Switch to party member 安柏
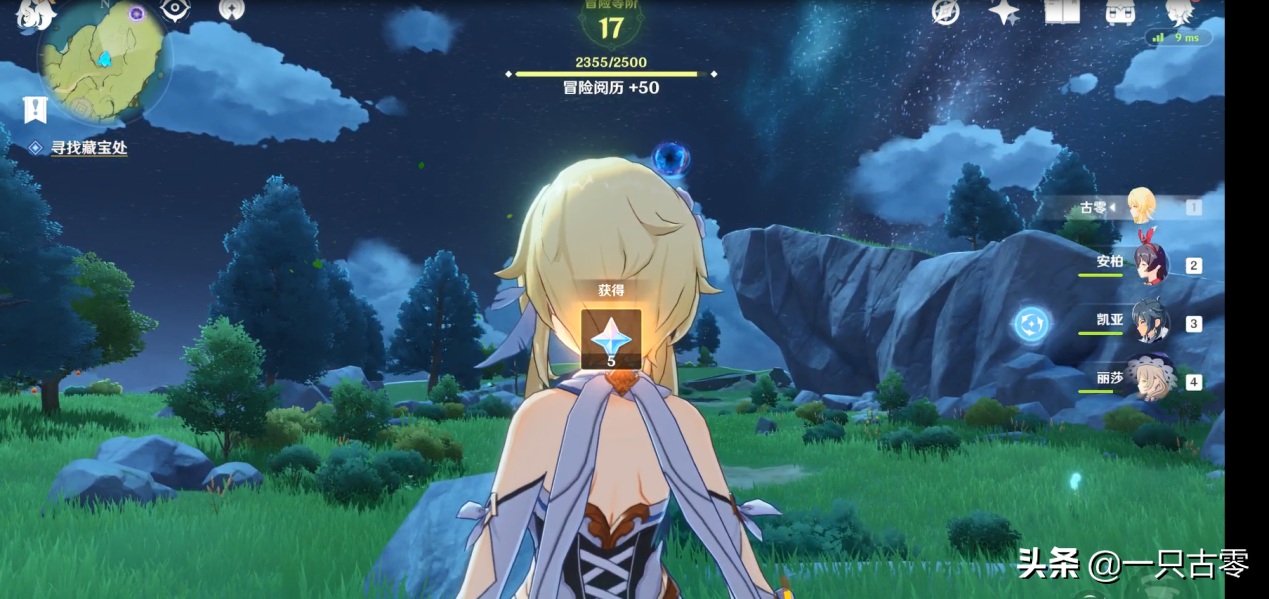The width and height of the screenshot is (1269, 599). (x=1148, y=264)
